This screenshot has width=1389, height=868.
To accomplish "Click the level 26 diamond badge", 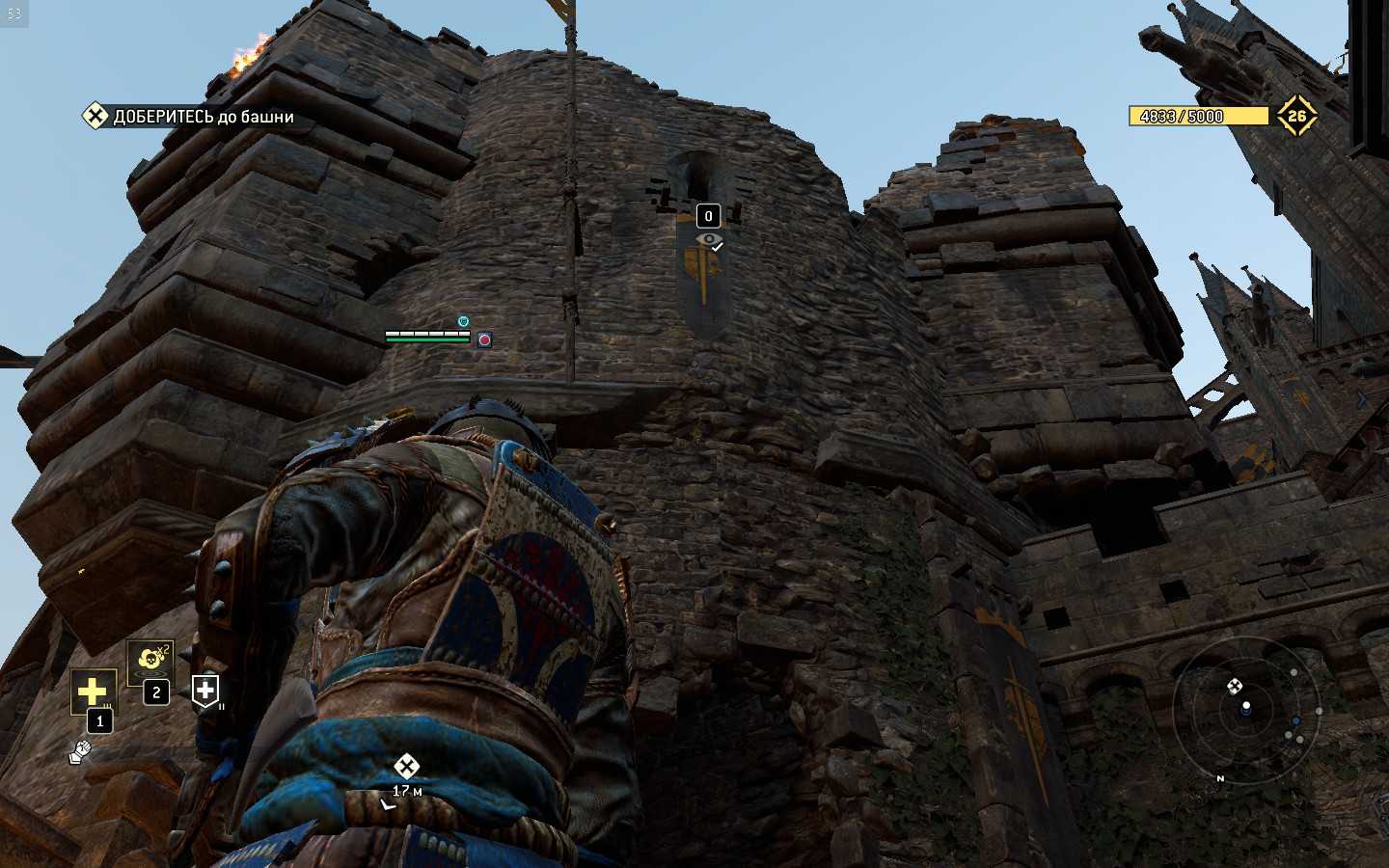I will [x=1296, y=116].
